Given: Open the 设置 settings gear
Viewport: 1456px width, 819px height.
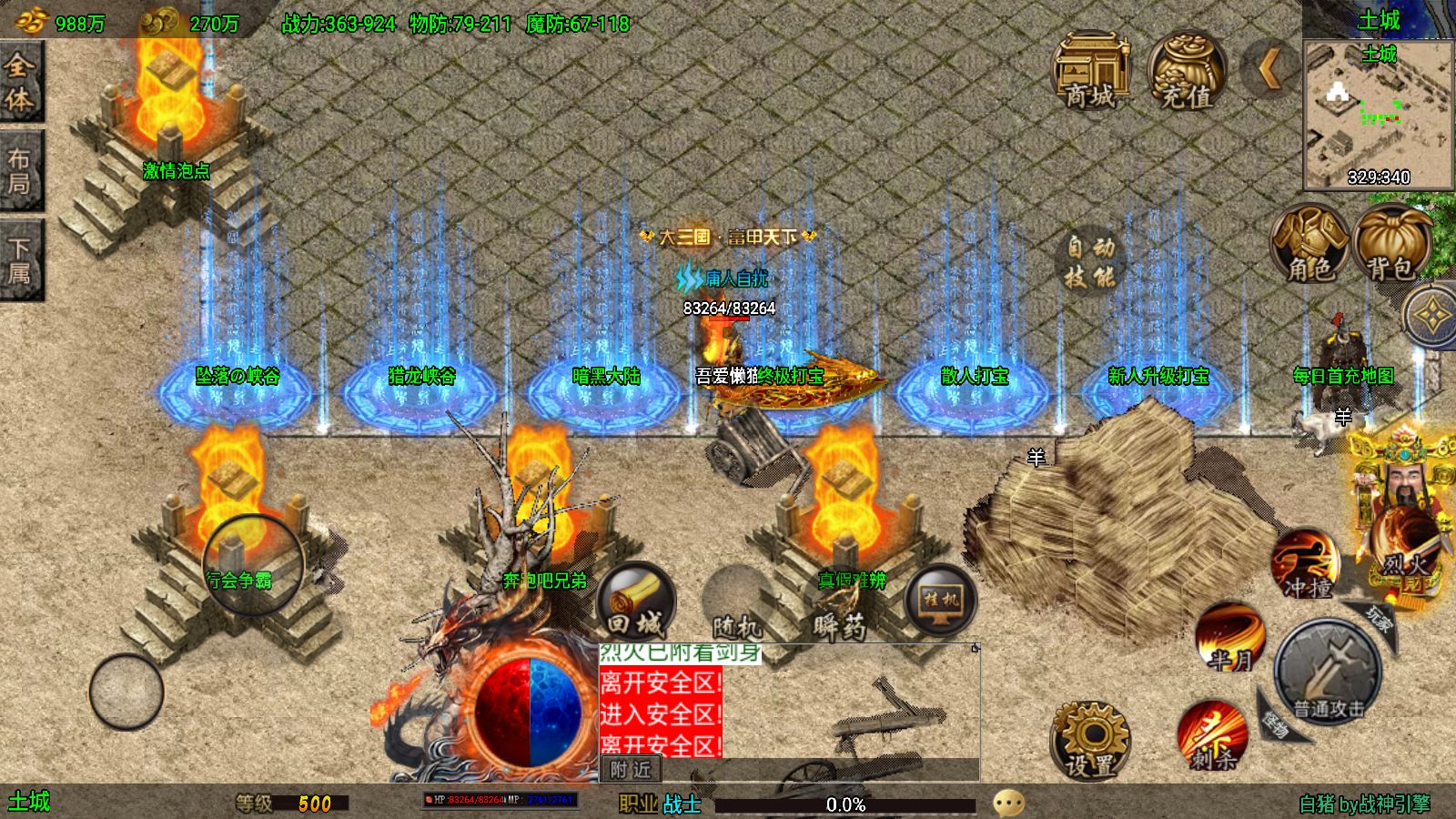Looking at the screenshot, I should [1089, 740].
